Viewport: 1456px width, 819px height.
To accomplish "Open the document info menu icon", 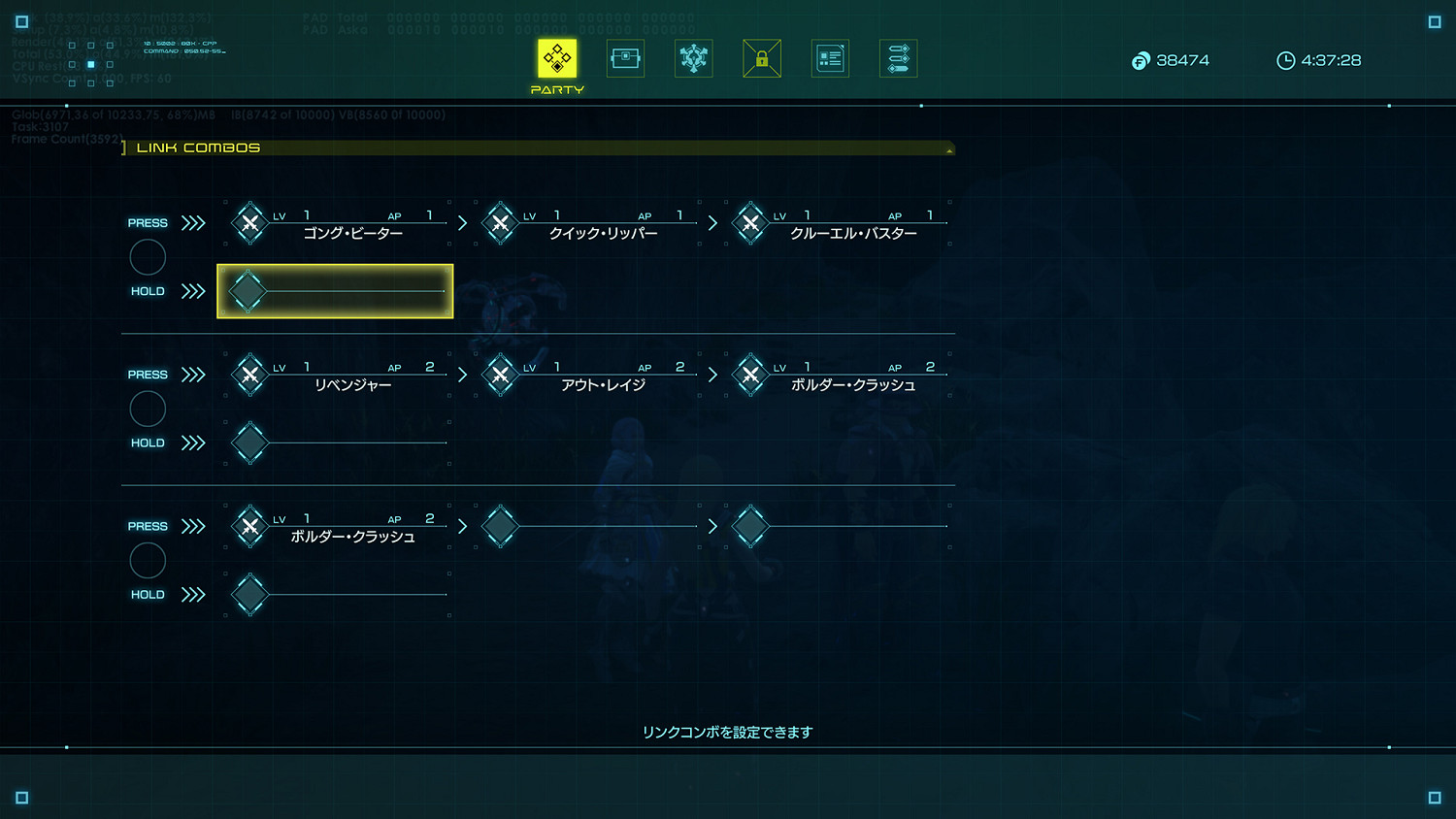I will tap(830, 58).
